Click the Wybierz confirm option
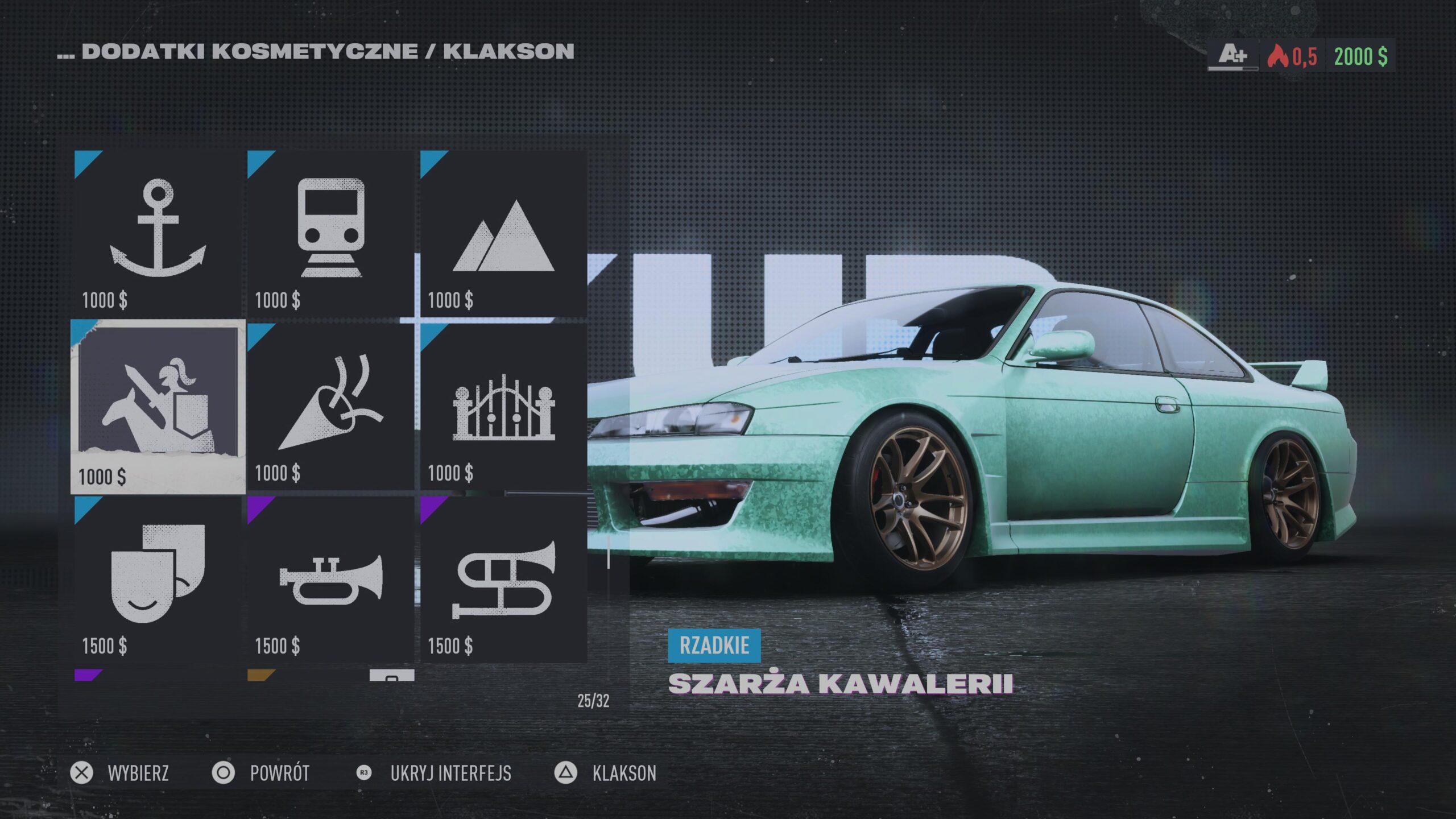 [x=121, y=773]
